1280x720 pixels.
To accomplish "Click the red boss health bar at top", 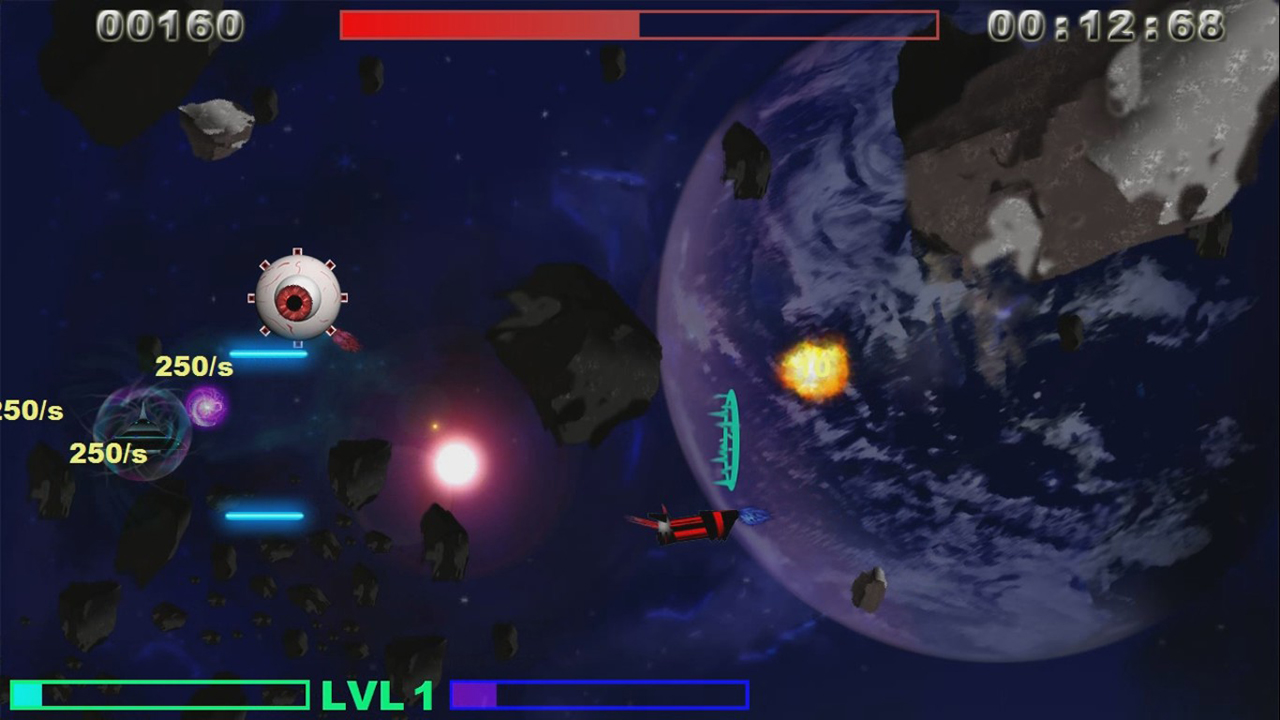I will pyautogui.click(x=639, y=26).
